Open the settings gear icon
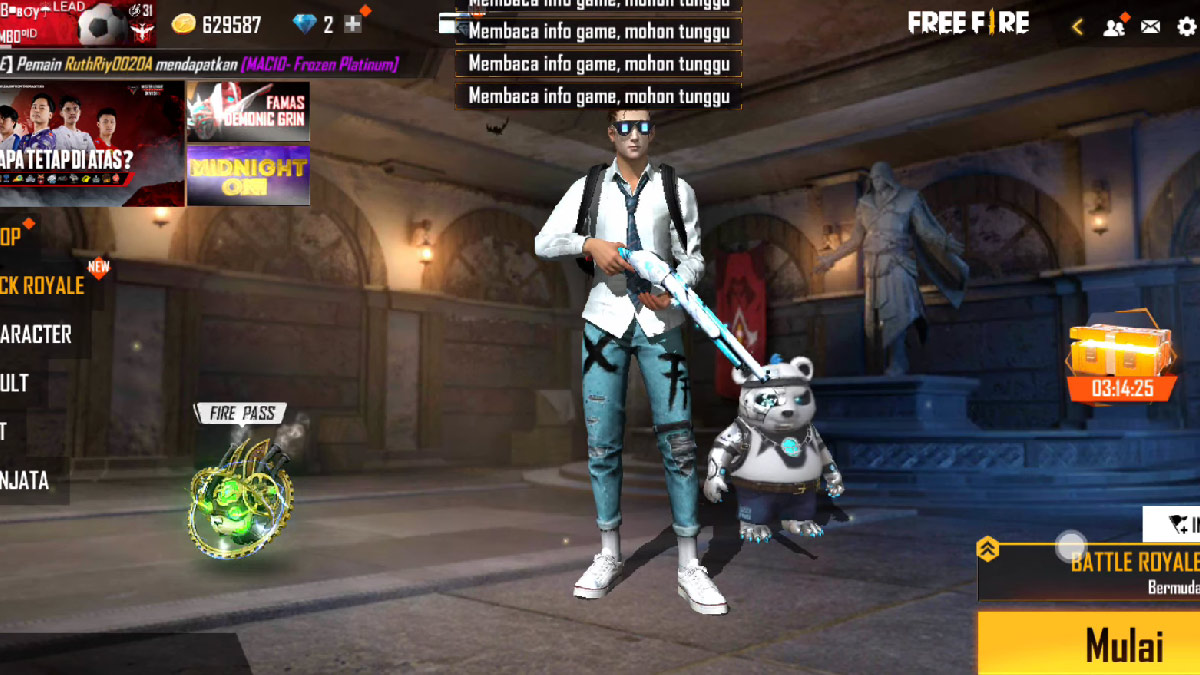Screen dimensions: 1200x675 [1187, 27]
